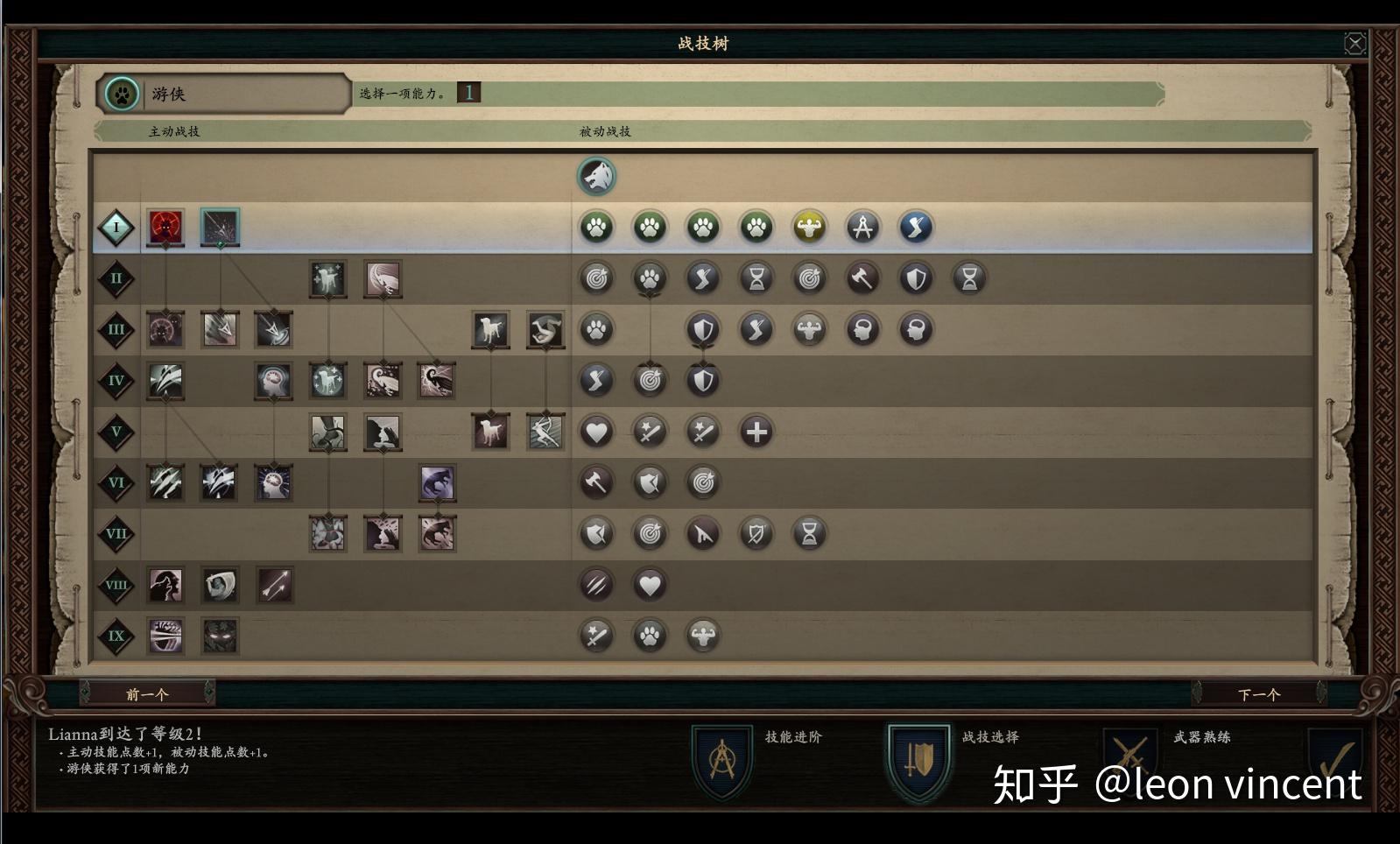The height and width of the screenshot is (844, 1400).
Task: Choose the axe passive ability in row VI
Action: coord(596,482)
